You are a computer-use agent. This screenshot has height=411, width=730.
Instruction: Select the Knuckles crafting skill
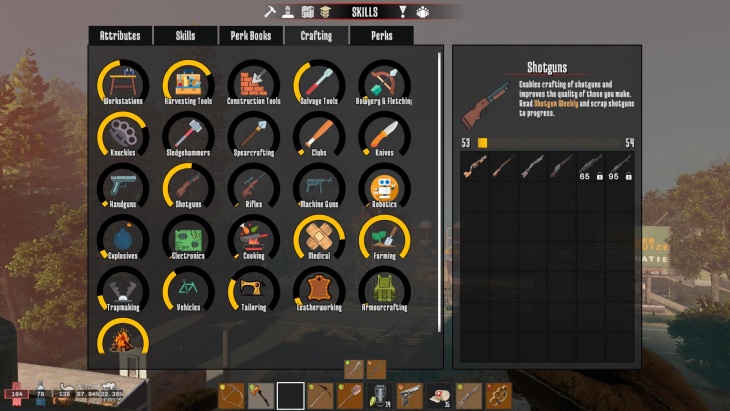click(123, 133)
